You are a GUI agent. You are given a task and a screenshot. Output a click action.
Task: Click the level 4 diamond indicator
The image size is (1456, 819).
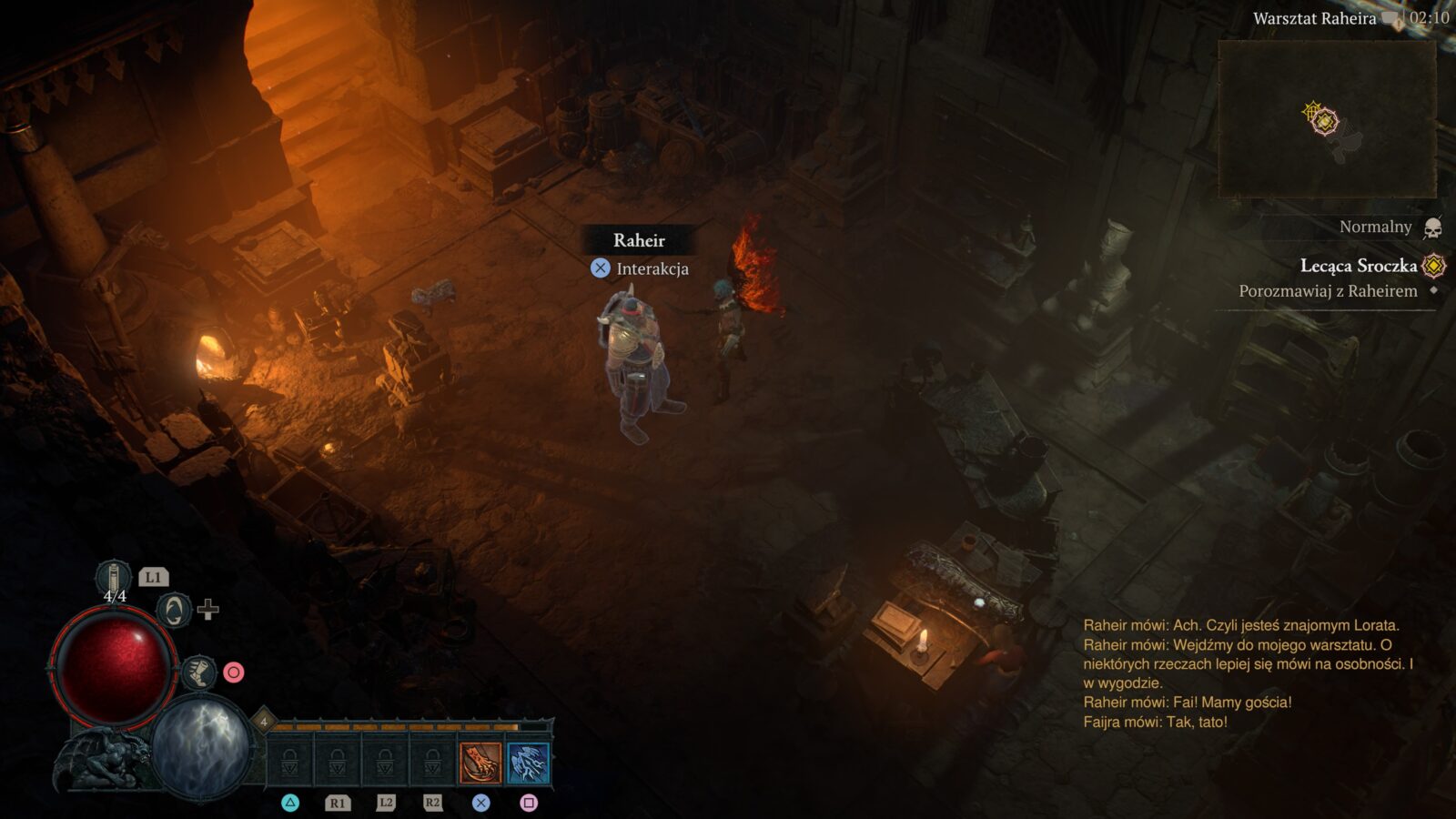pyautogui.click(x=263, y=722)
